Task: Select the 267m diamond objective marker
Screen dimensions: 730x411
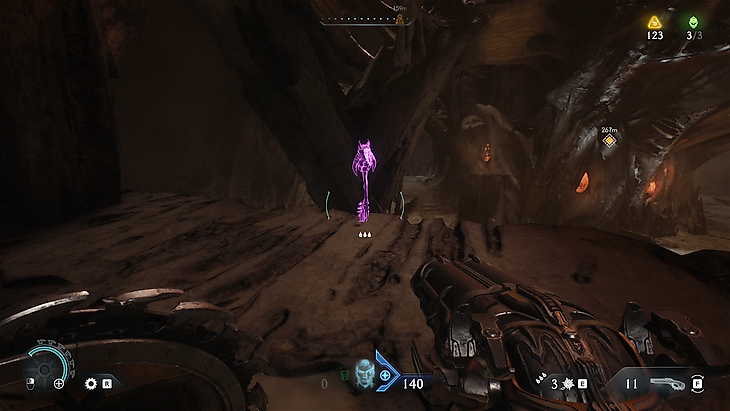Action: (x=608, y=142)
